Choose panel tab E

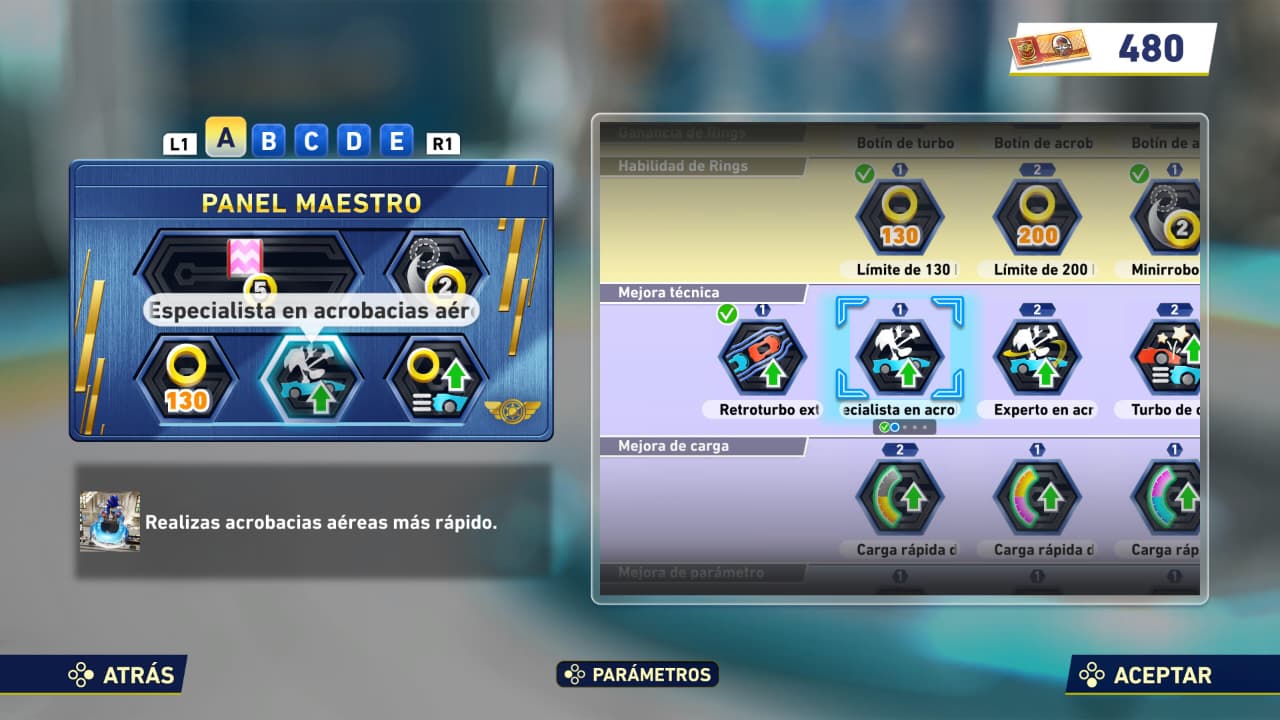point(396,141)
